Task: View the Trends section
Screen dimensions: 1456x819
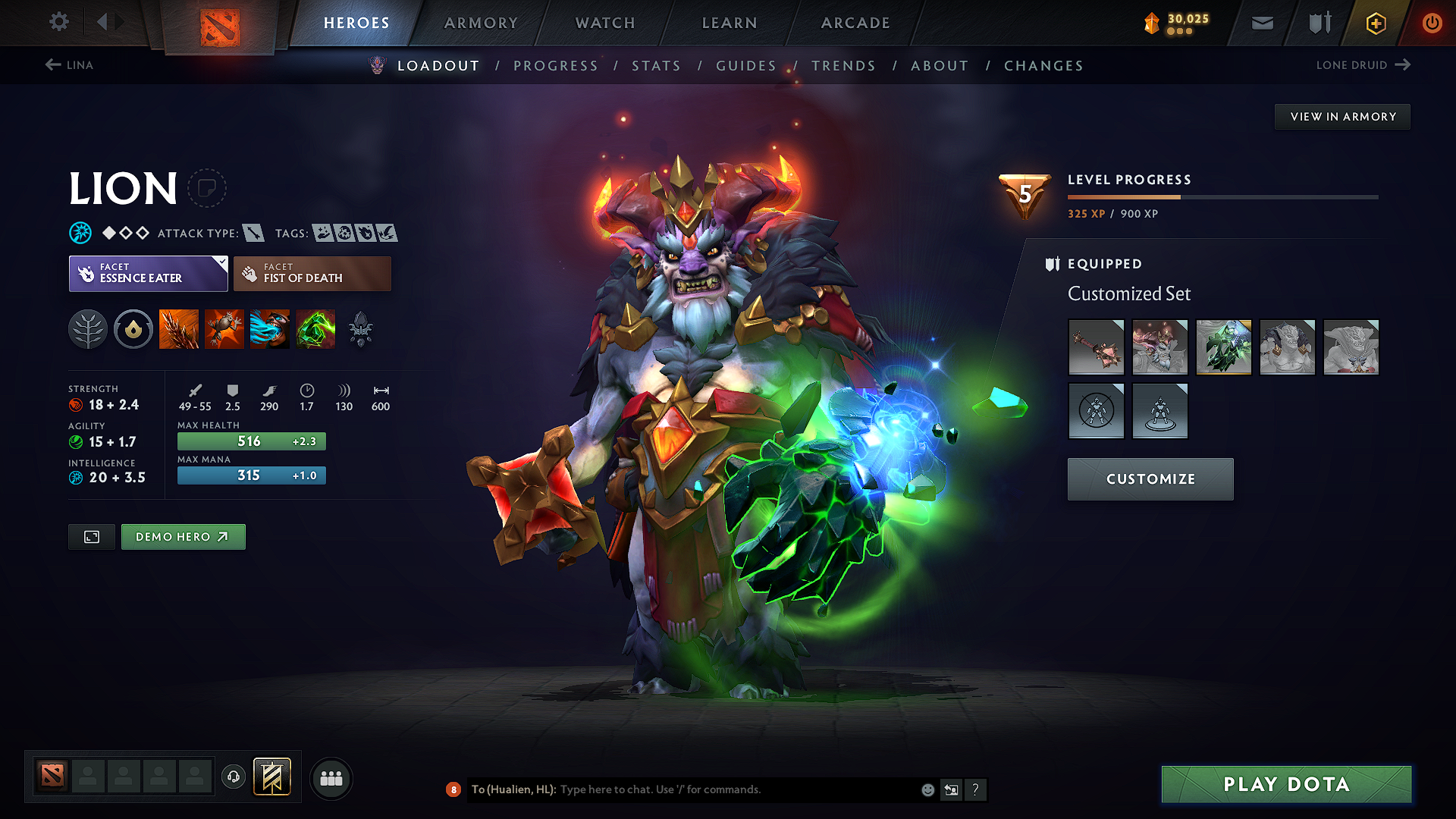Action: point(843,66)
